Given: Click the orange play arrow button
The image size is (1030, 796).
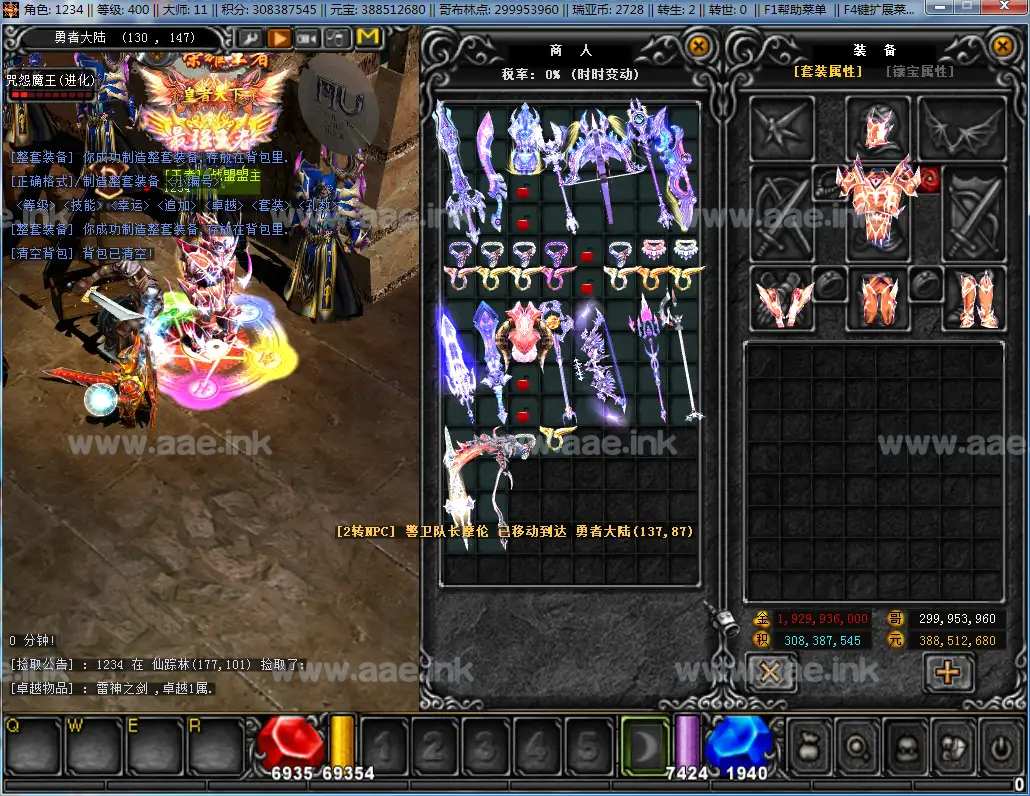Looking at the screenshot, I should point(279,38).
